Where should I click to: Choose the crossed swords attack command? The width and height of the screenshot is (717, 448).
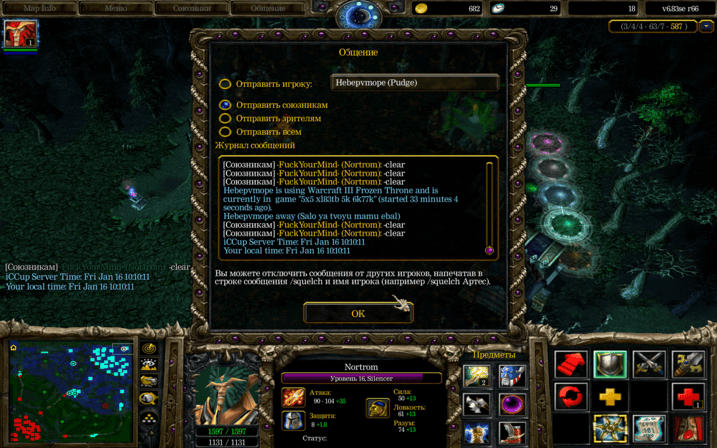[x=649, y=364]
